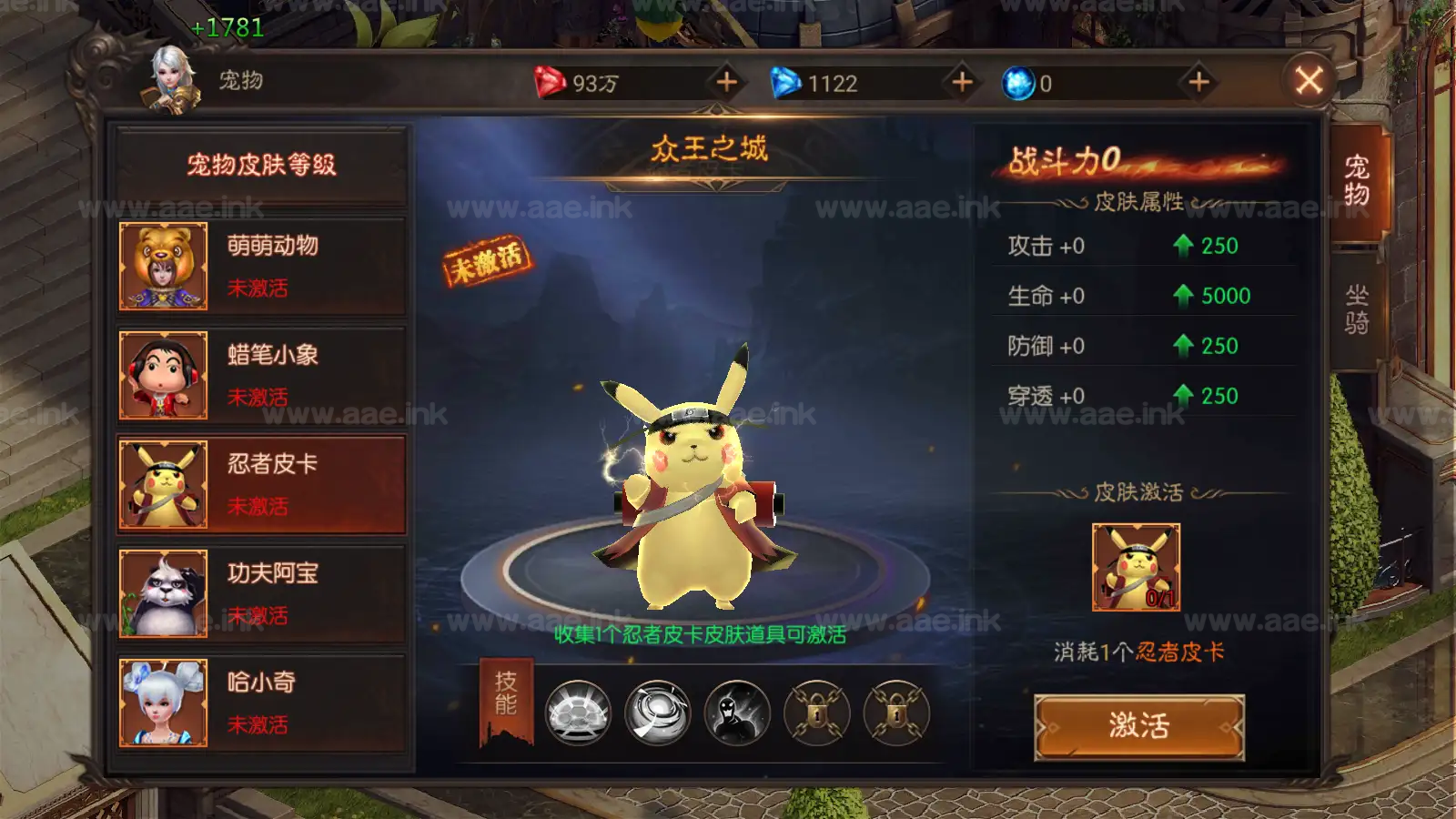Inspect the turtle shell skill icon

point(578,713)
